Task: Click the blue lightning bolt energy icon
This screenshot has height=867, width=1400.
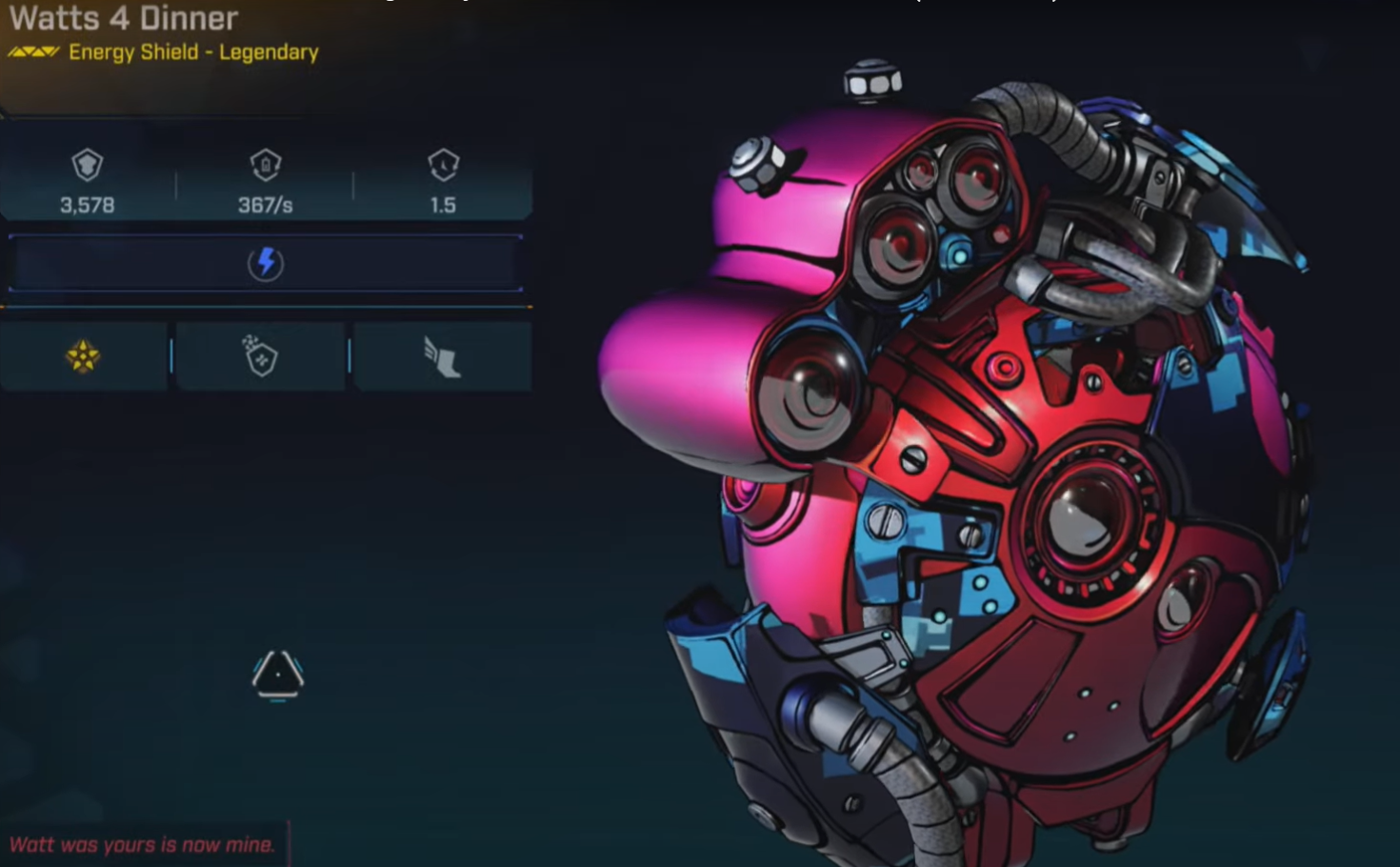Action: [x=266, y=263]
